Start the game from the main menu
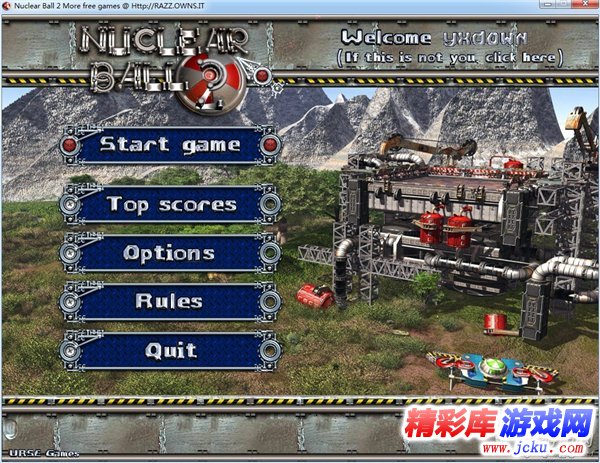The width and height of the screenshot is (600, 463). click(169, 146)
